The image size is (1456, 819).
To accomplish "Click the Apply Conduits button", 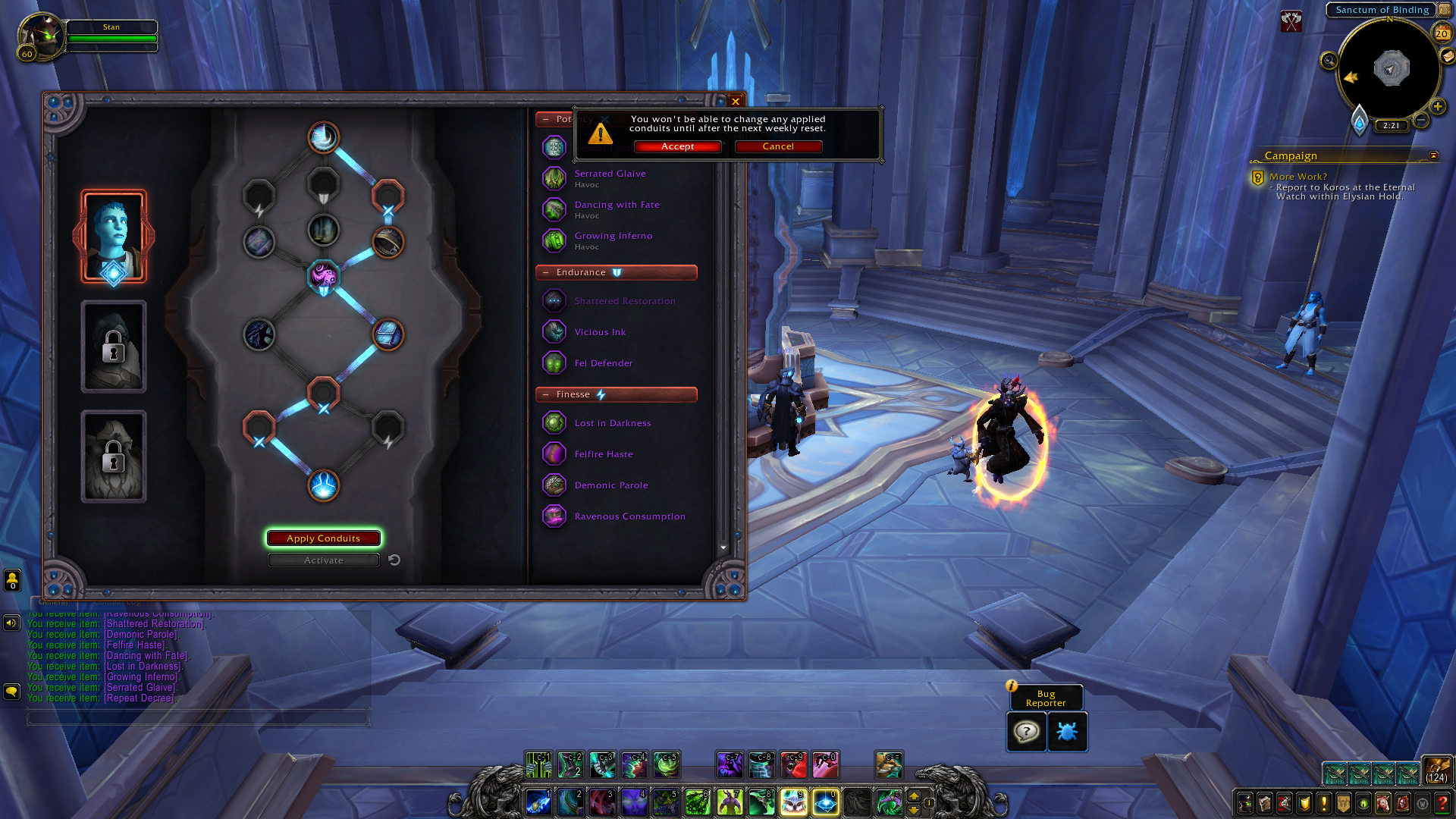I will point(323,538).
